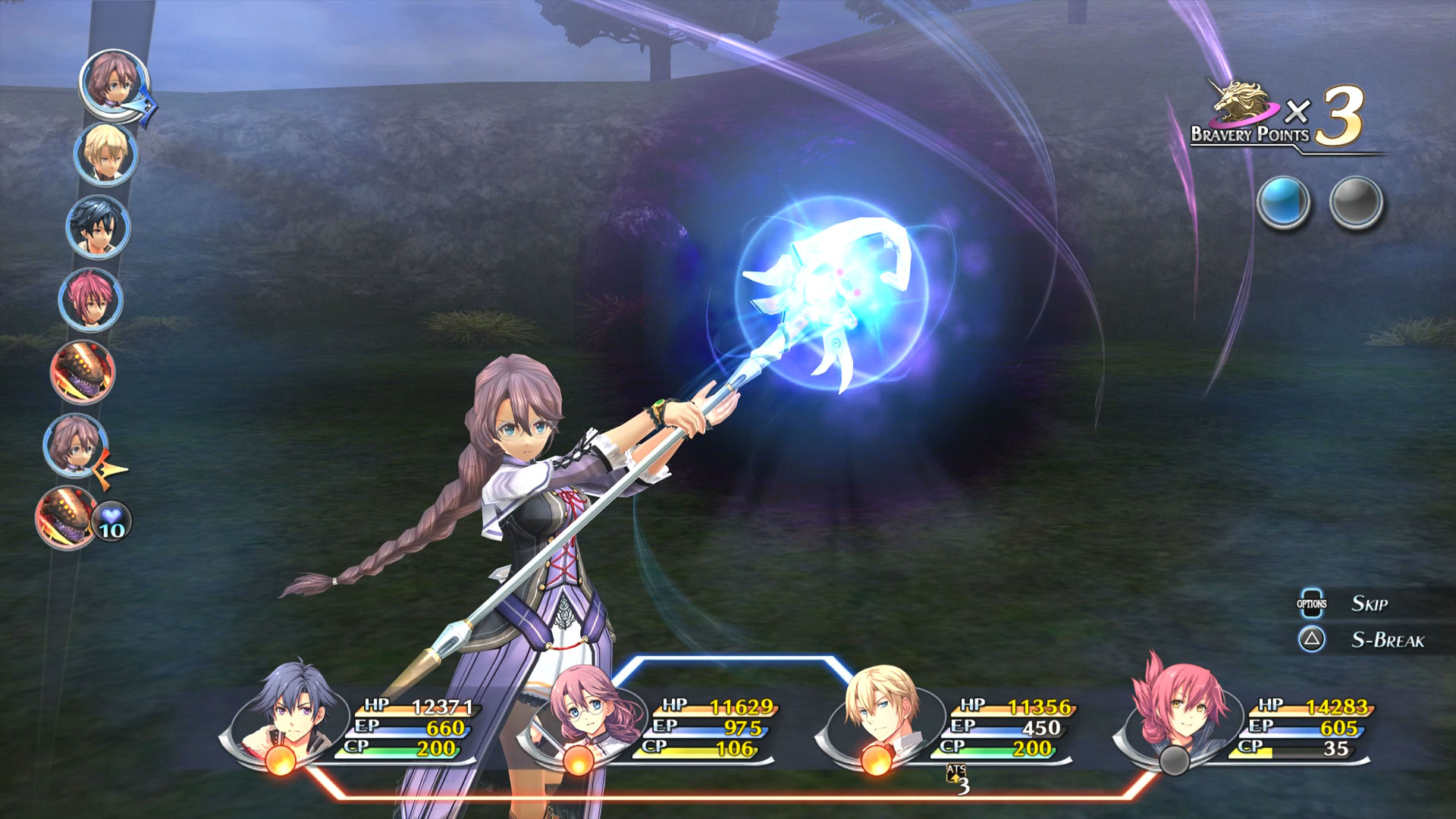Click the empty gray orb under Bravery Points

[x=1356, y=202]
